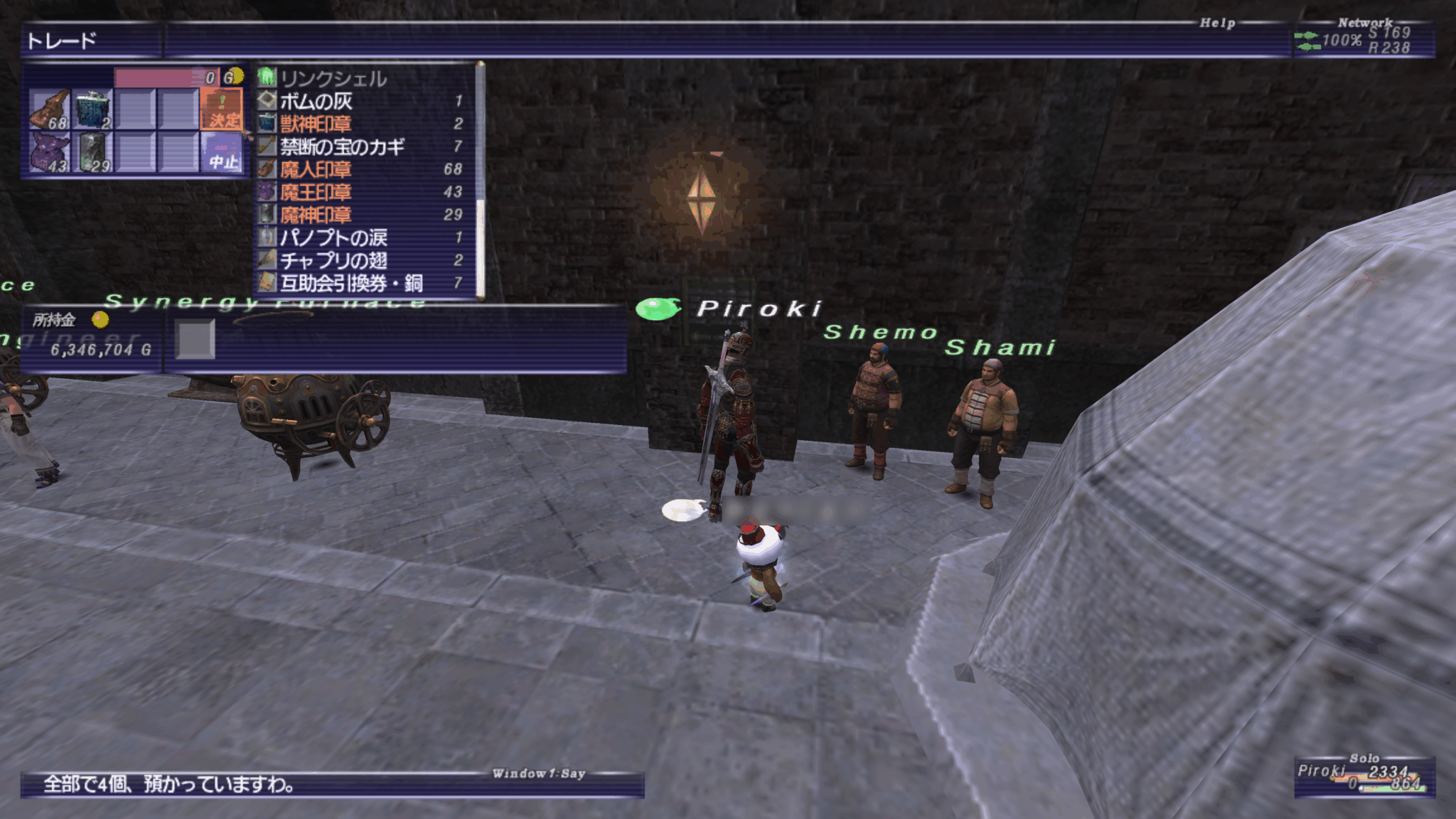Select the trade slot holding 2 crests
This screenshot has width=1456, height=819.
click(92, 109)
